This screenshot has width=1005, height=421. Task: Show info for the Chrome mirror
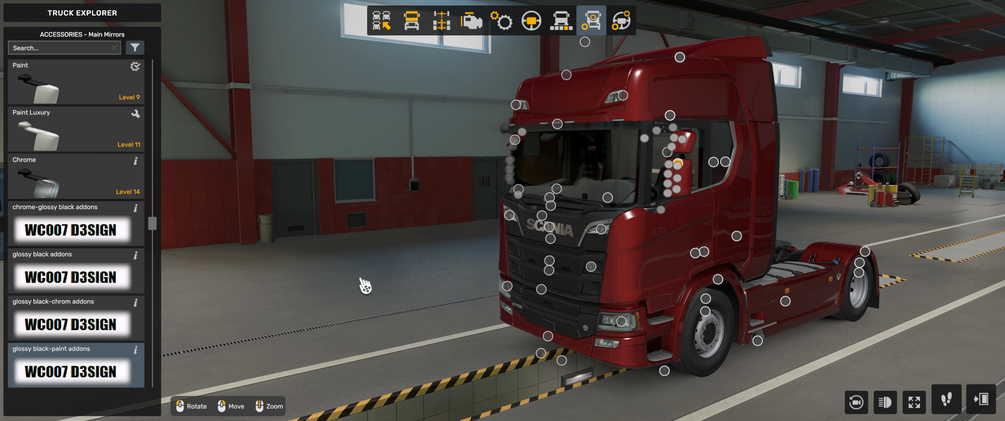(136, 161)
